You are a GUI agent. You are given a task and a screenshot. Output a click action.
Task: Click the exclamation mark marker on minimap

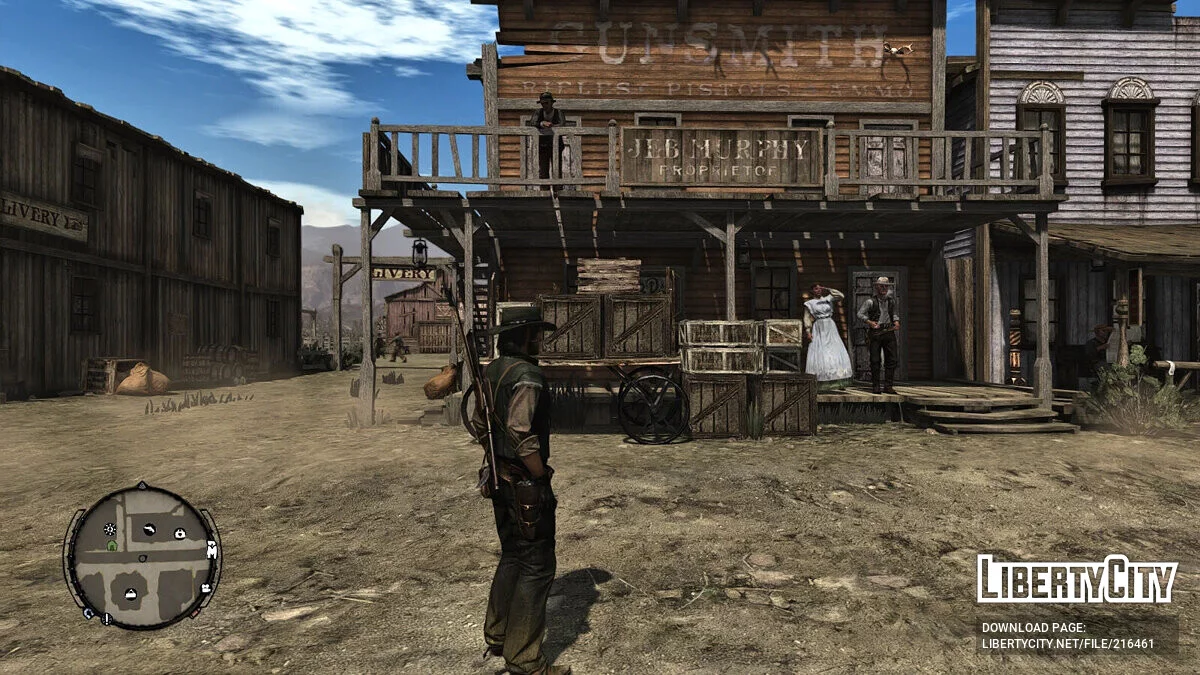[x=107, y=619]
